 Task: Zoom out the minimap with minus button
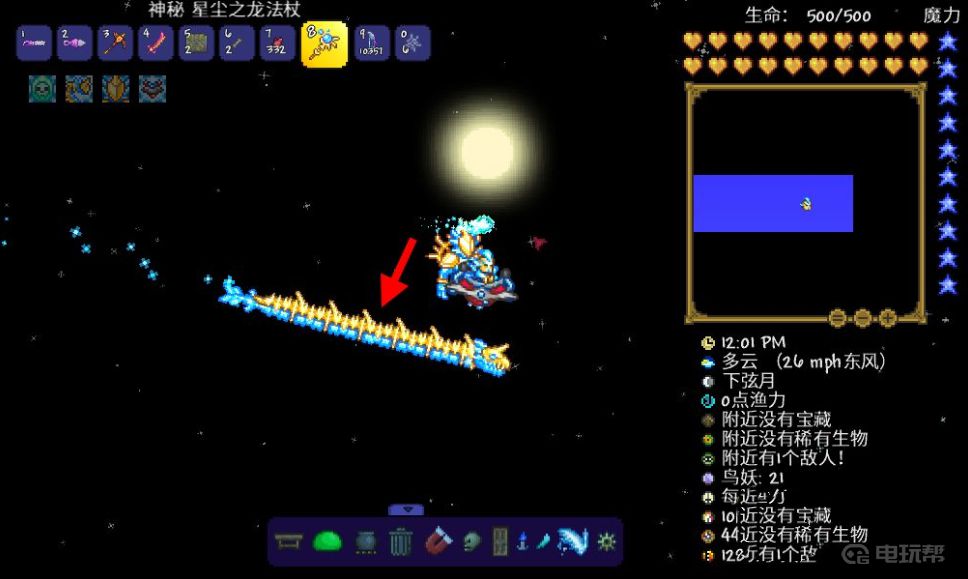pyautogui.click(x=862, y=318)
